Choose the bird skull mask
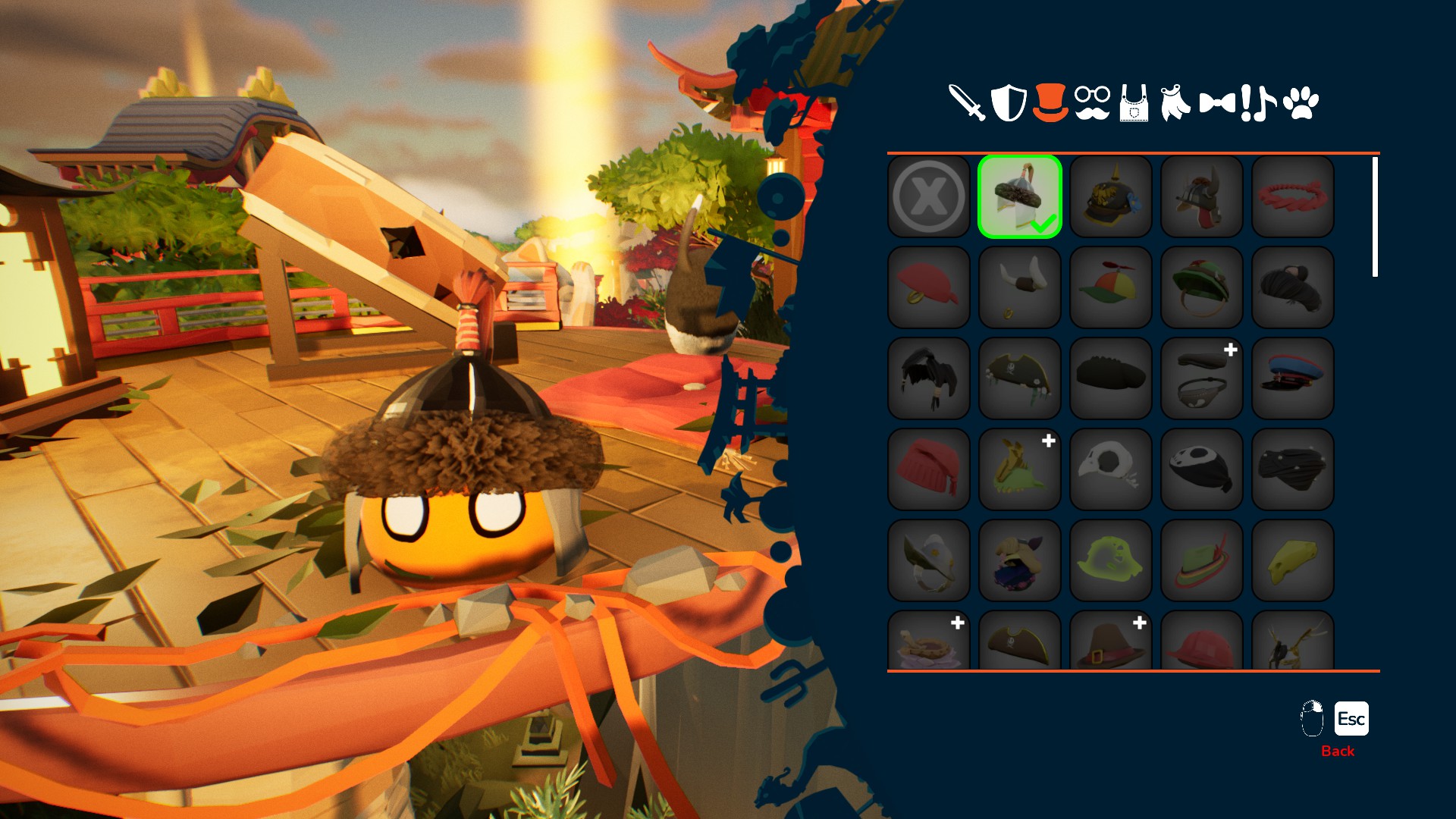1456x819 pixels. click(x=1111, y=469)
